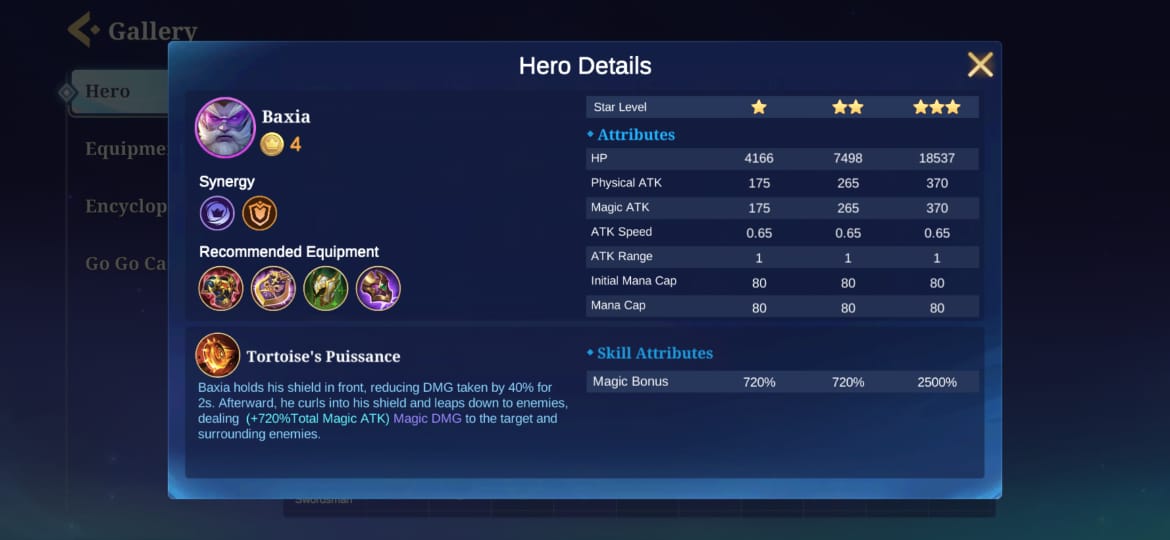Inspect the green golden helmet equipment
Image resolution: width=1170 pixels, height=540 pixels.
click(326, 288)
